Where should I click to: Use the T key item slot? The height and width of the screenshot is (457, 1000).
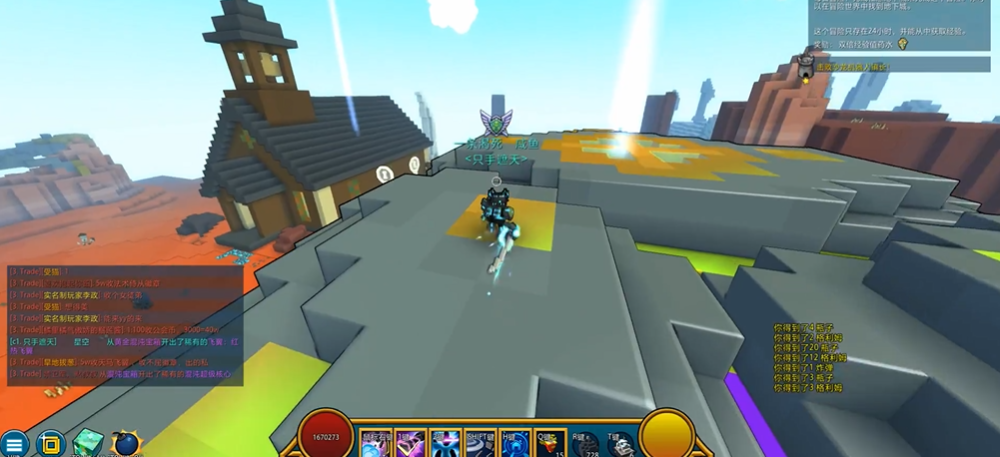[x=619, y=444]
